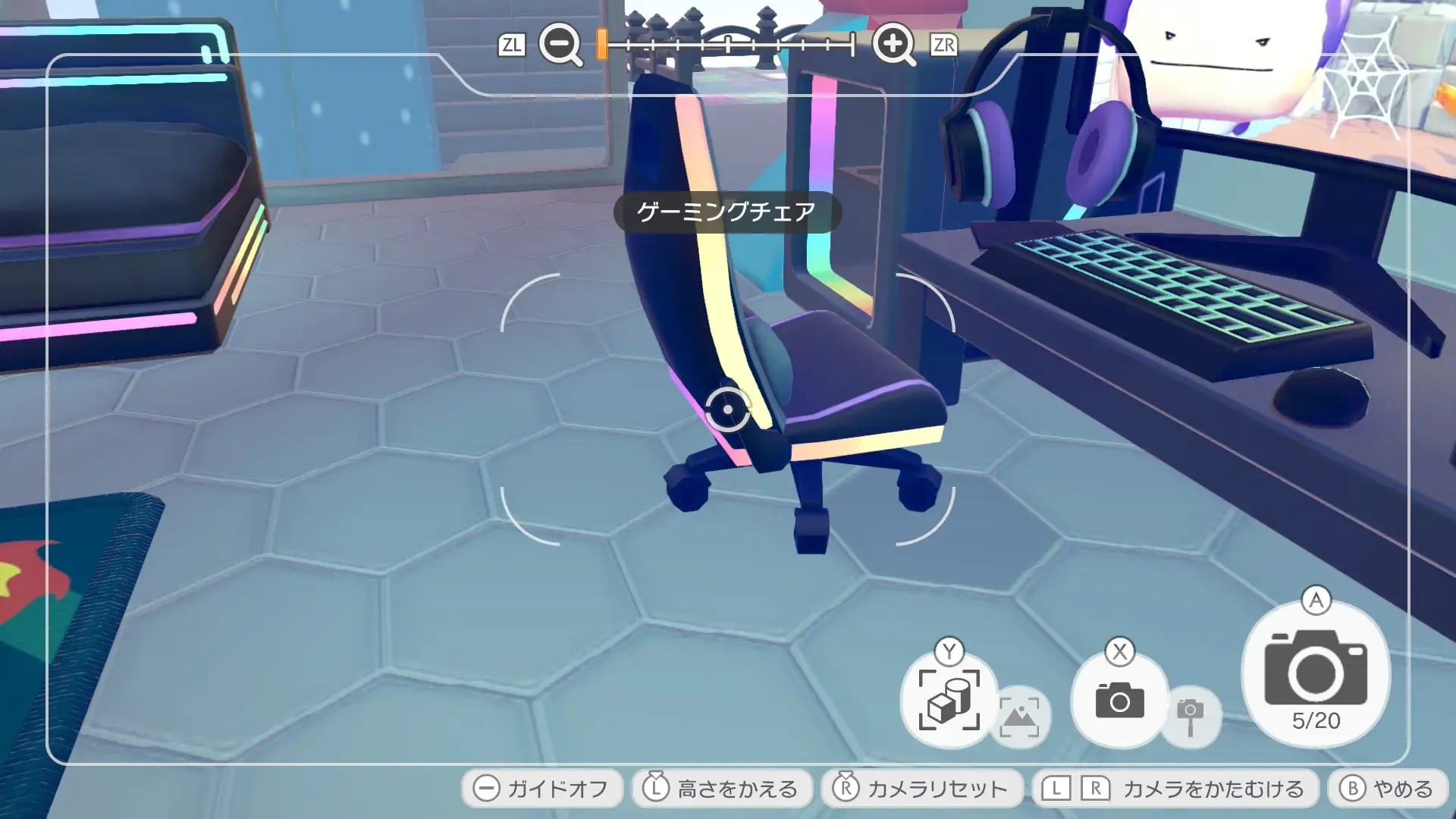Click the ZR zoom-in magnifier icon
The height and width of the screenshot is (819, 1456).
tap(895, 43)
